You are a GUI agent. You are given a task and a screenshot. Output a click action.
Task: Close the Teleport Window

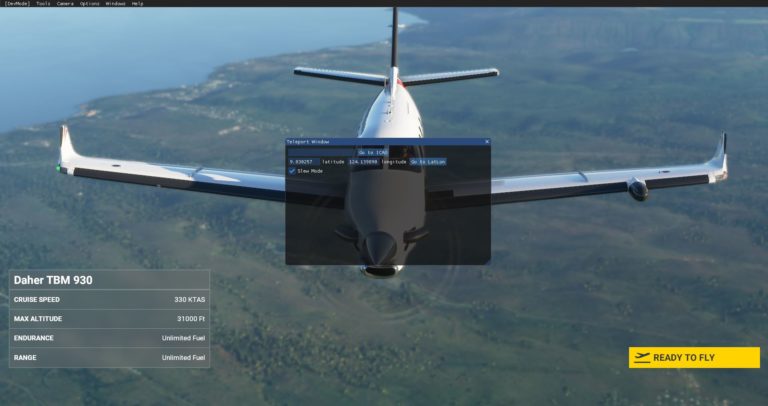[x=487, y=142]
